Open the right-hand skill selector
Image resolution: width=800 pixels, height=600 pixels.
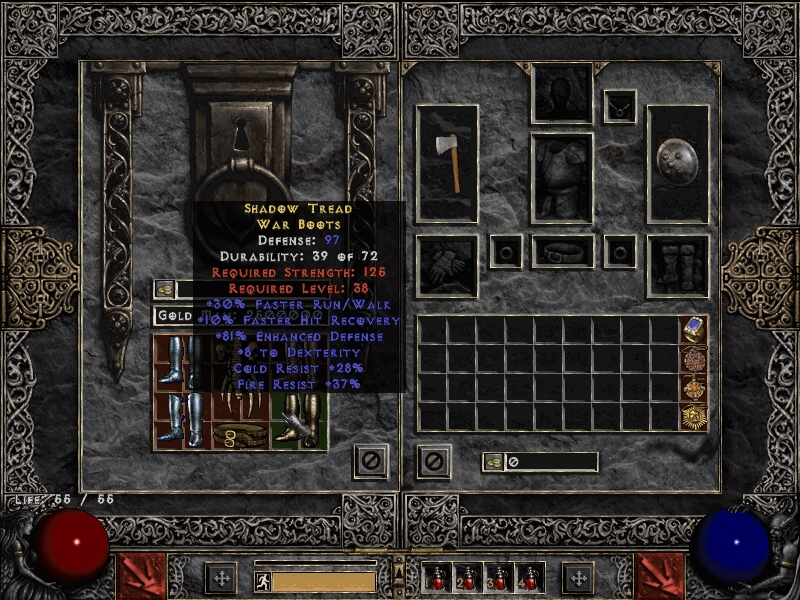[661, 576]
